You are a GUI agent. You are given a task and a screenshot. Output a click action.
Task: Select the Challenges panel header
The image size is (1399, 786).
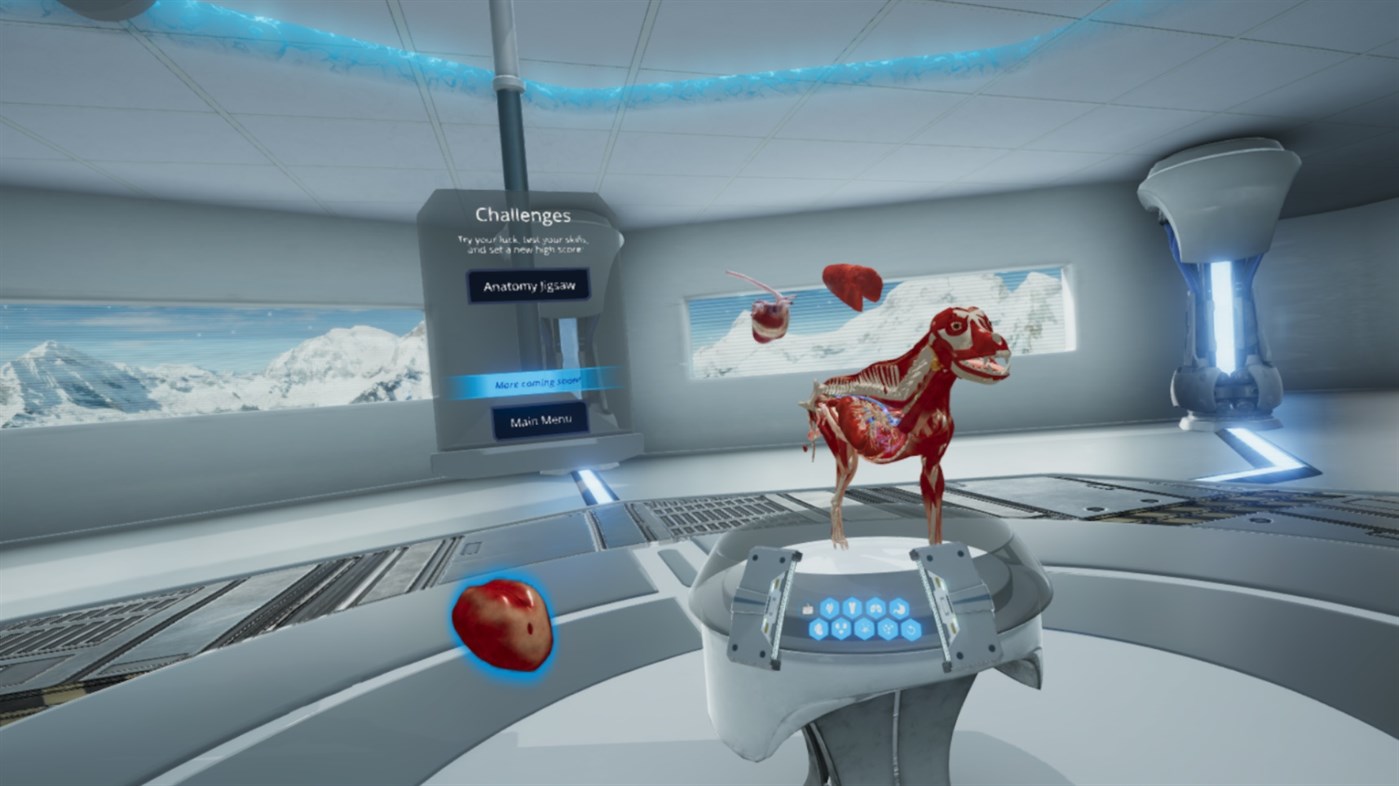click(x=522, y=213)
